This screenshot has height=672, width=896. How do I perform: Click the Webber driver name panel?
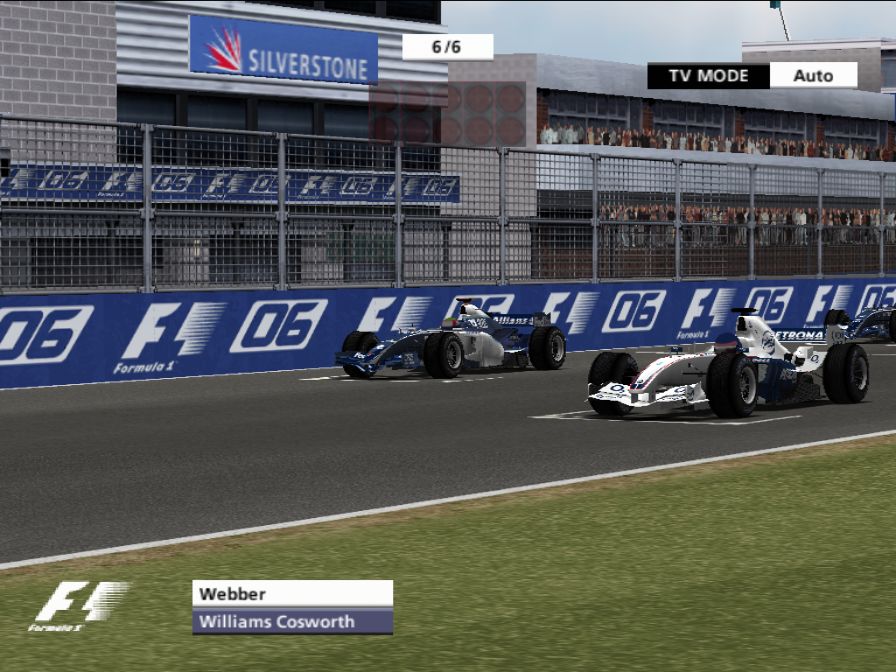[x=292, y=593]
